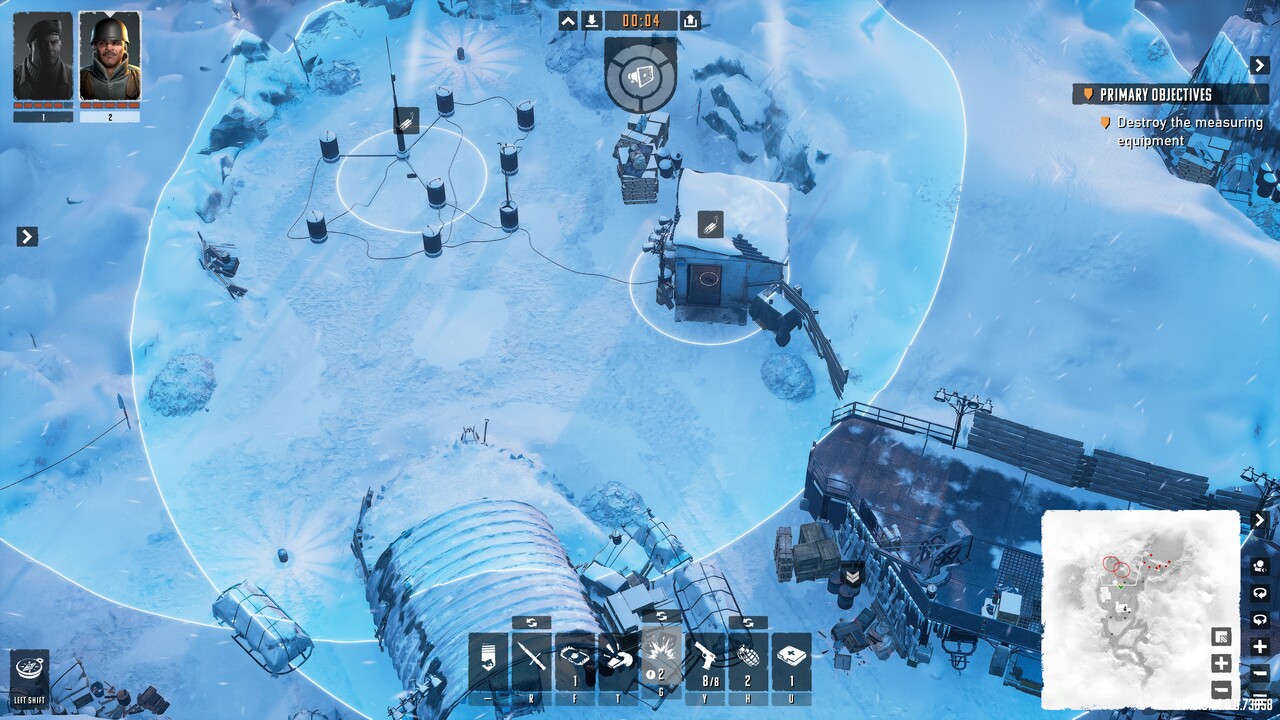Zoom out the minimap with minus
Image resolution: width=1280 pixels, height=720 pixels.
pos(1220,690)
